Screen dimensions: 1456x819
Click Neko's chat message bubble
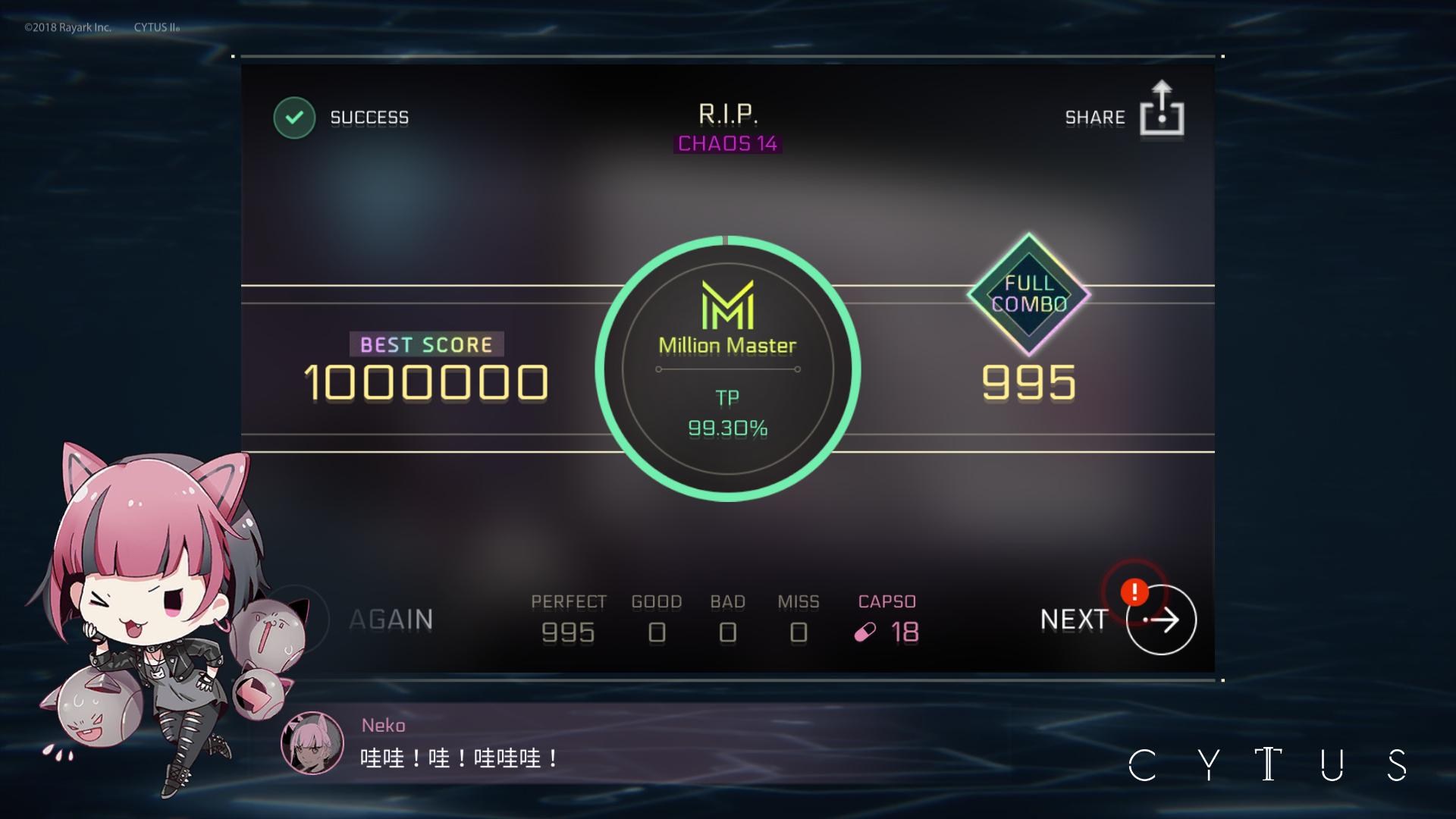pyautogui.click(x=459, y=757)
